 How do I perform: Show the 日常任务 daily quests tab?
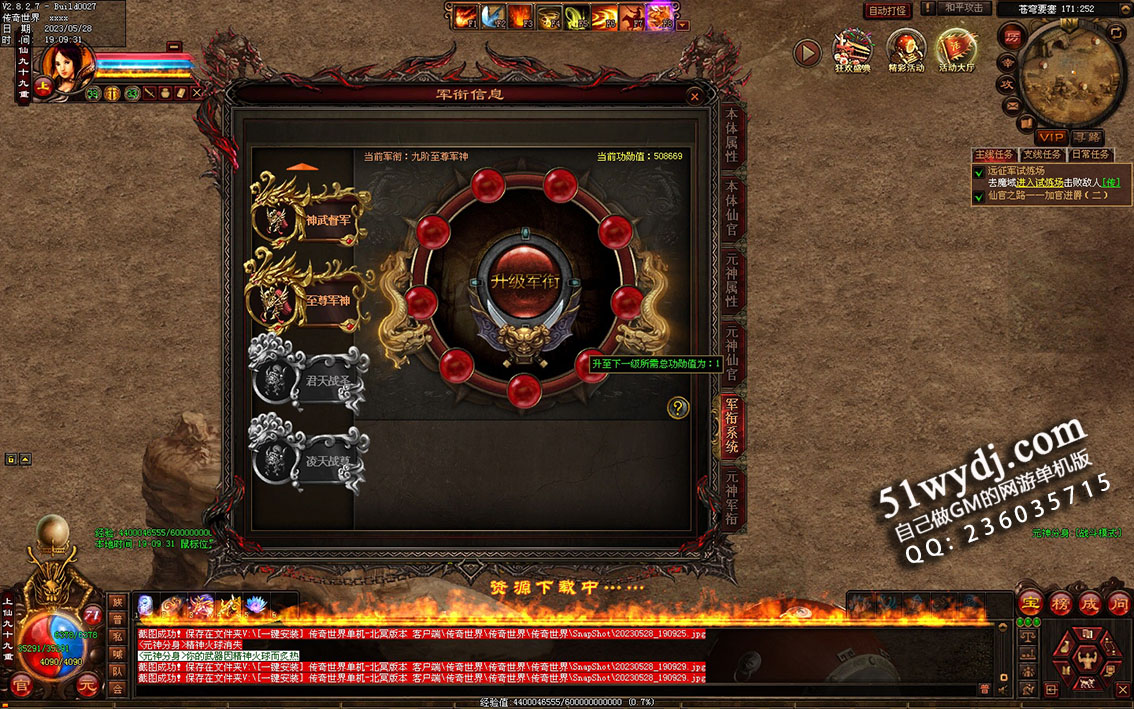[1090, 155]
